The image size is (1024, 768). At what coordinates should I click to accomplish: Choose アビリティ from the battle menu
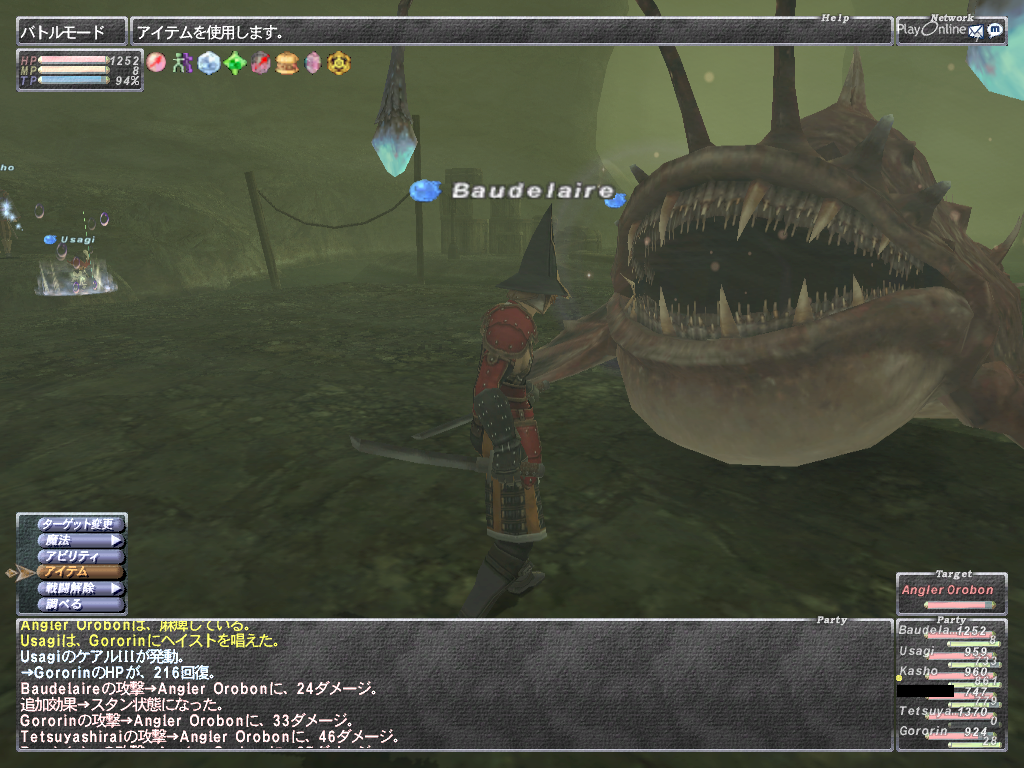80,556
